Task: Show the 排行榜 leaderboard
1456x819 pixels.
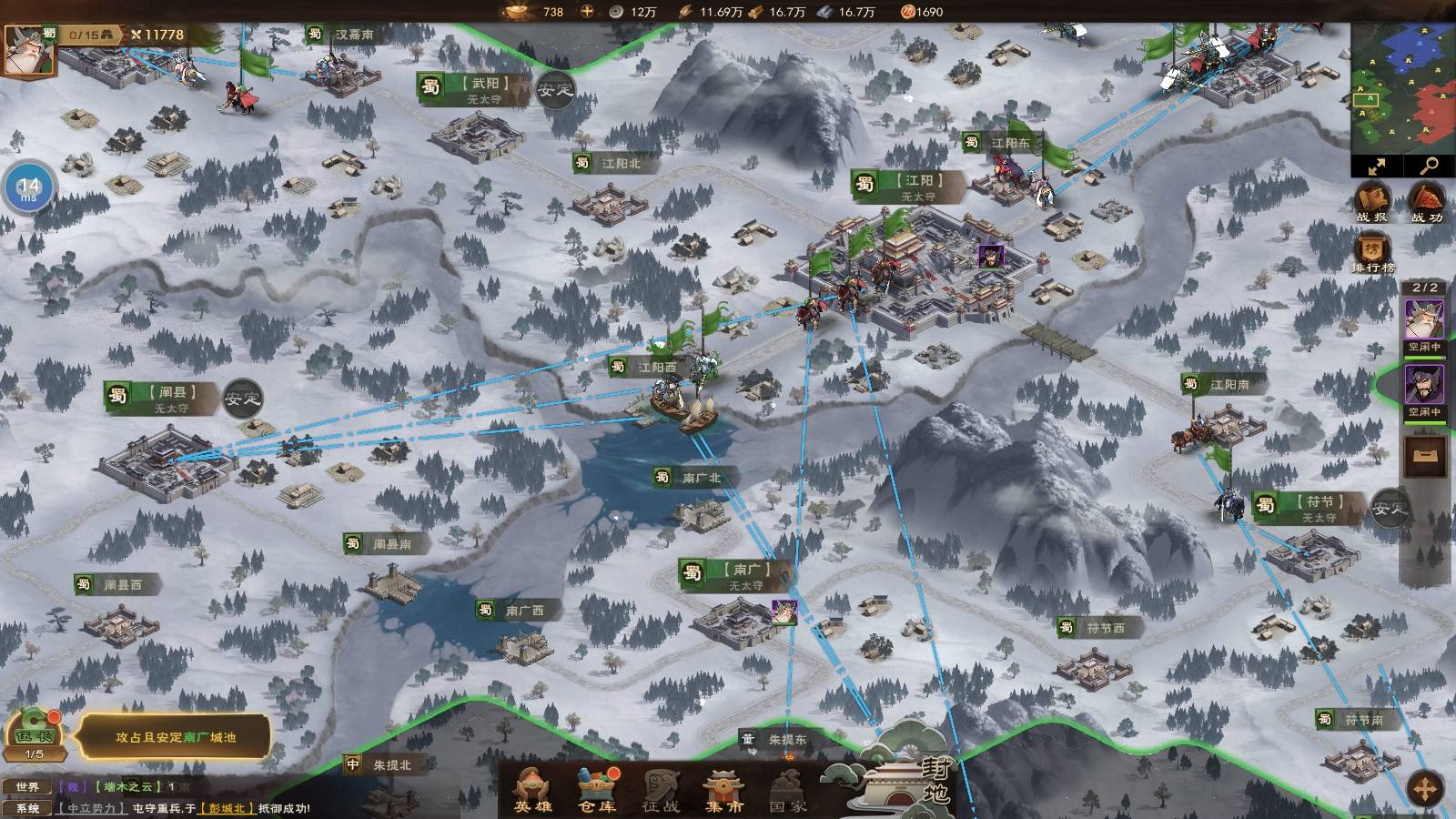Action: coord(1372,253)
